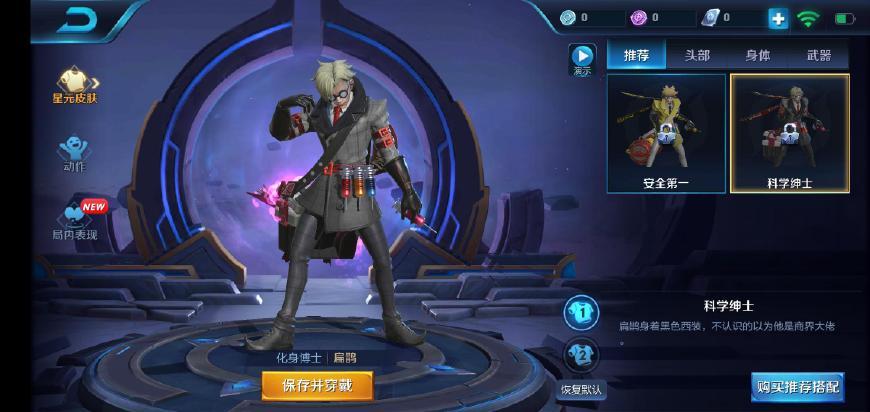Open the 局内表现 section
The width and height of the screenshot is (870, 412).
click(x=75, y=219)
